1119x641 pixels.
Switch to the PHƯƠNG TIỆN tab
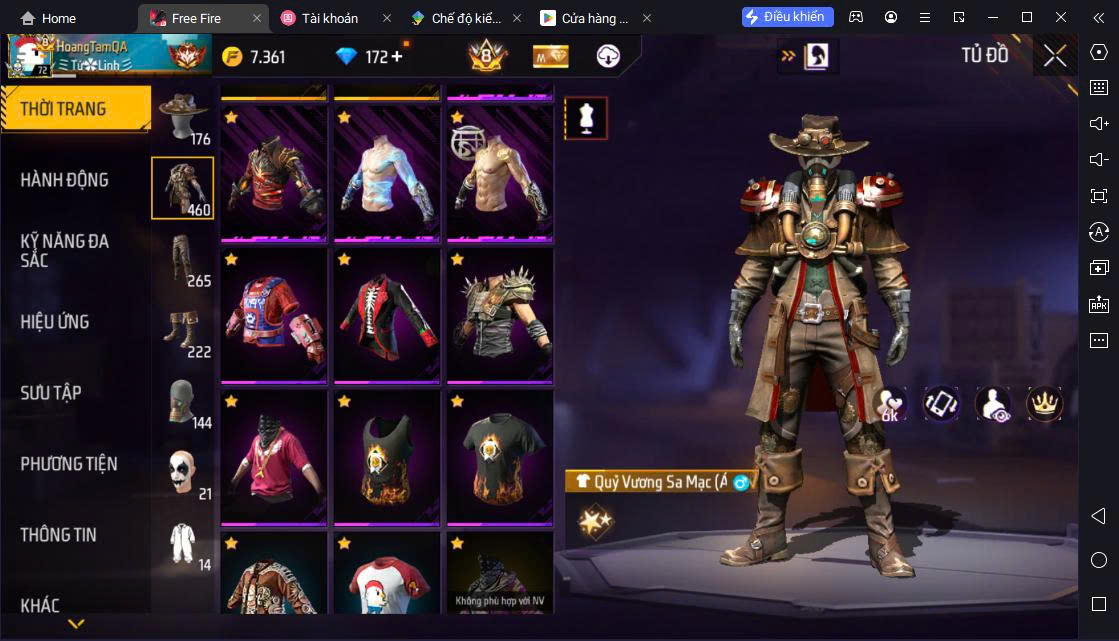69,464
